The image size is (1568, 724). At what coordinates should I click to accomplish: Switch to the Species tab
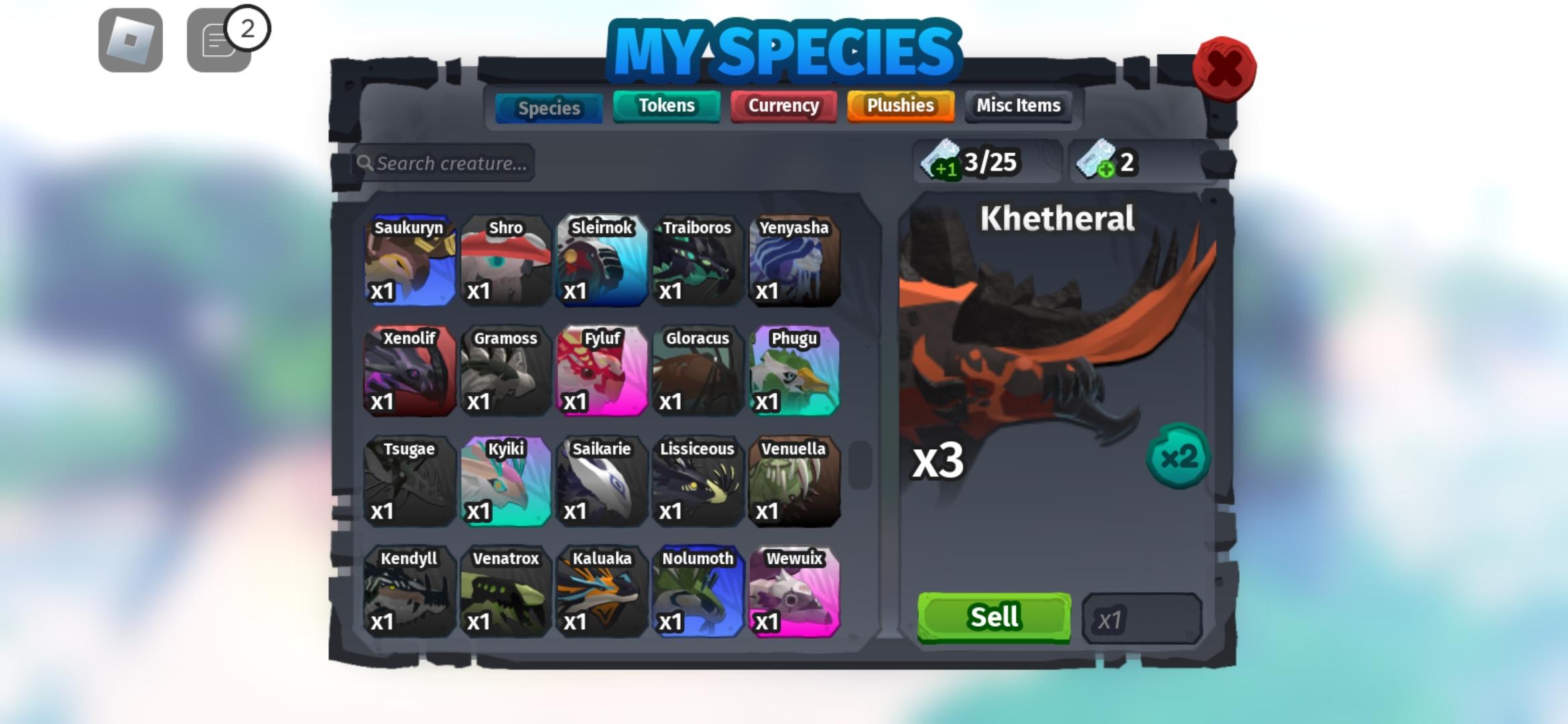(548, 107)
